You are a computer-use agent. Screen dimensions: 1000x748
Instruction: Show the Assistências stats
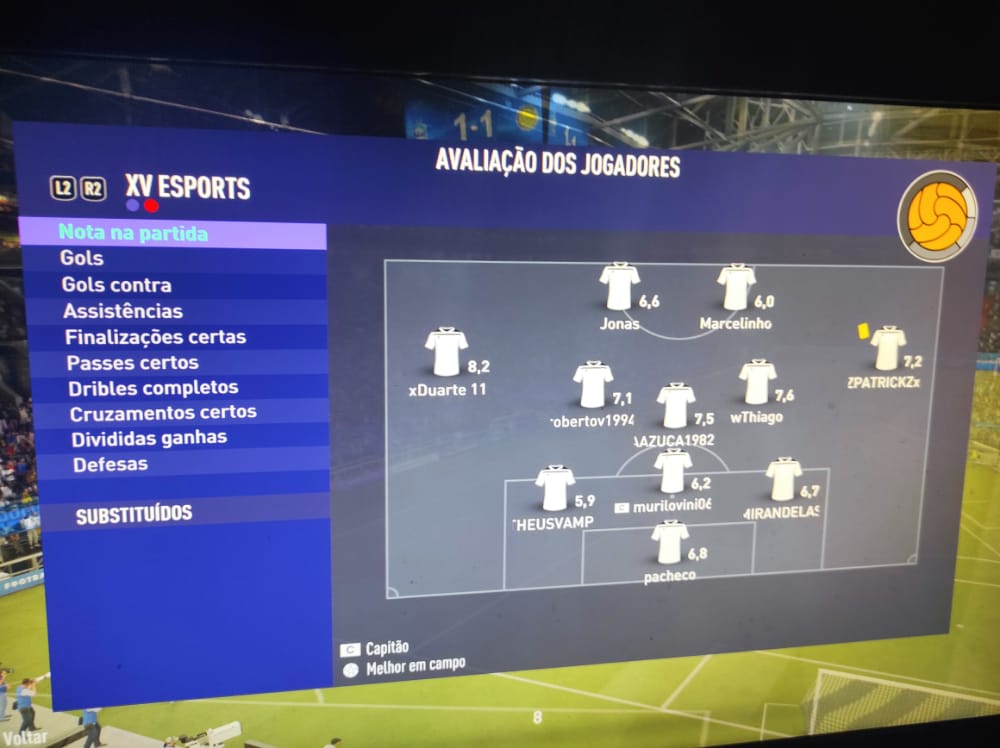pyautogui.click(x=122, y=311)
